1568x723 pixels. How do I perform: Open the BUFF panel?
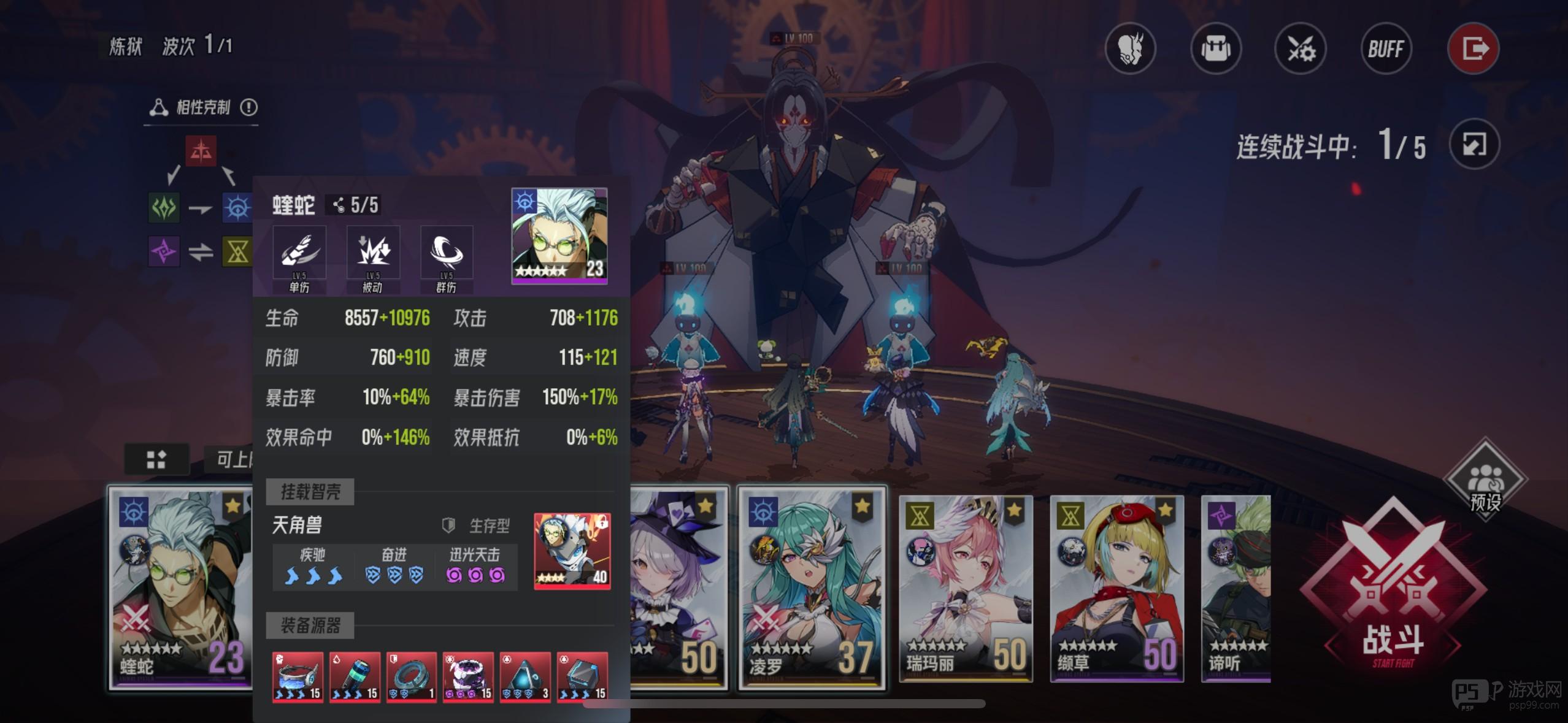1386,48
